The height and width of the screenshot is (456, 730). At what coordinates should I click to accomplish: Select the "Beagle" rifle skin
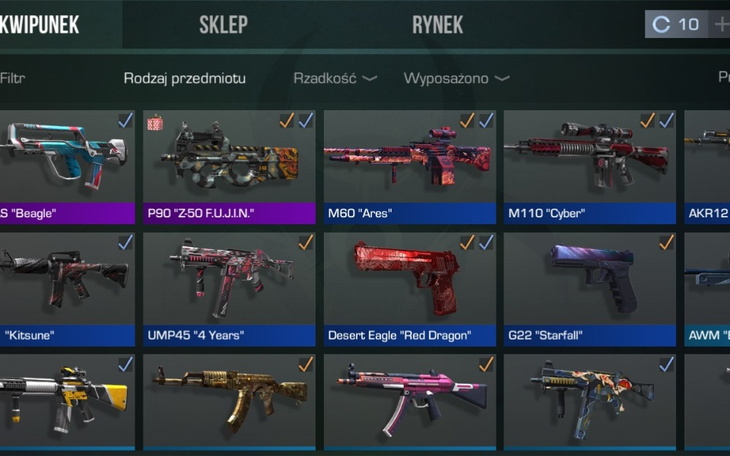tap(65, 165)
